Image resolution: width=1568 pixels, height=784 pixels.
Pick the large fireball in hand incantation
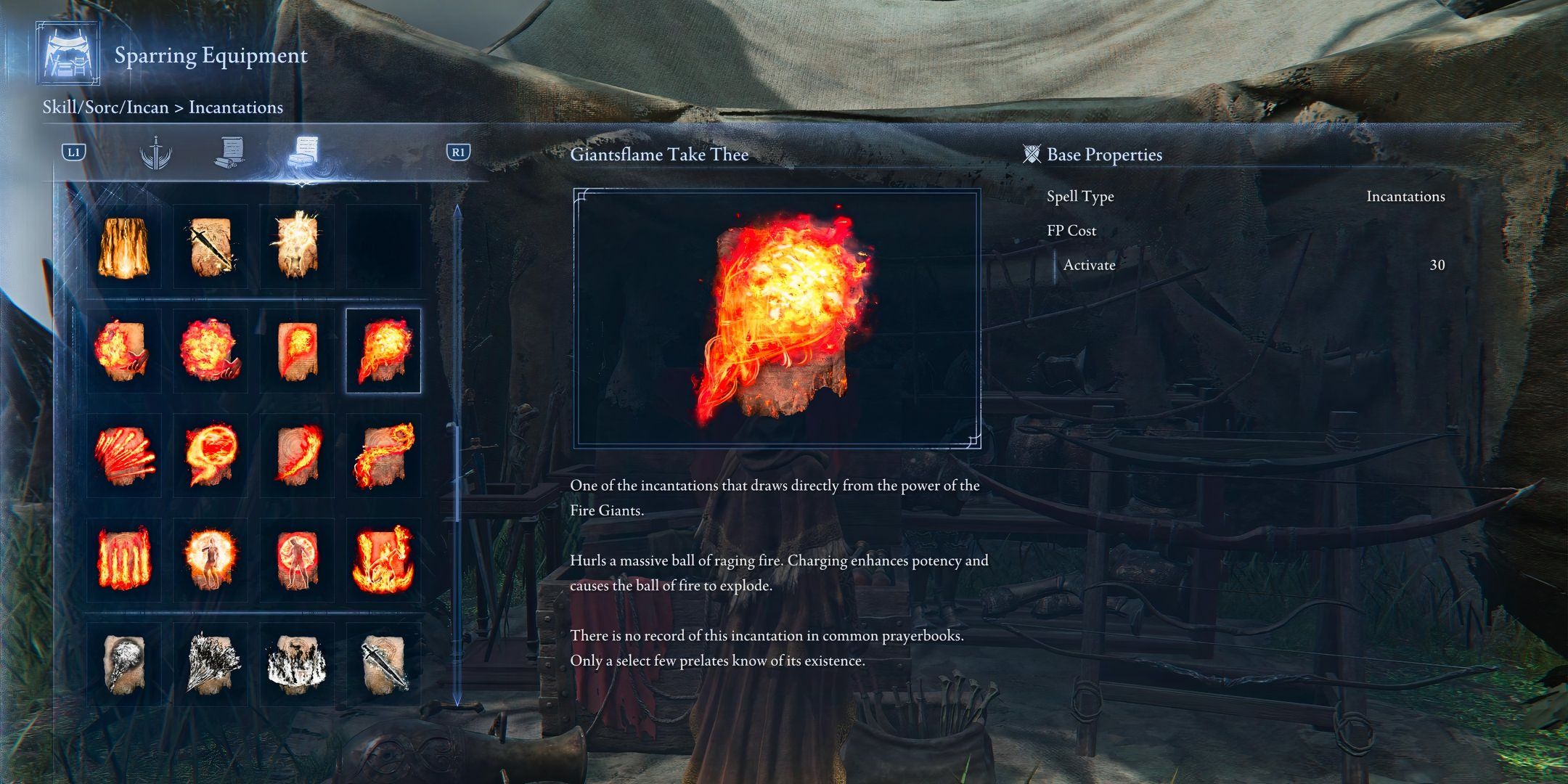211,351
